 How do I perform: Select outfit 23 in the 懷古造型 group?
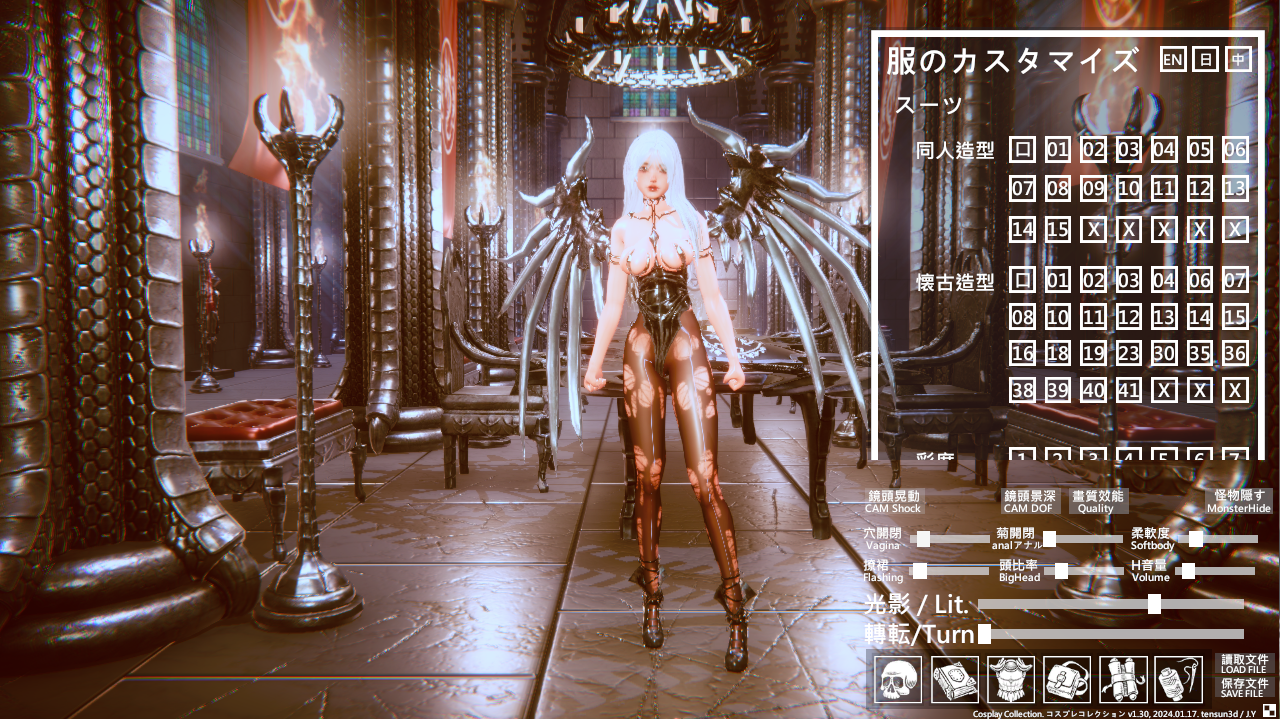1129,353
